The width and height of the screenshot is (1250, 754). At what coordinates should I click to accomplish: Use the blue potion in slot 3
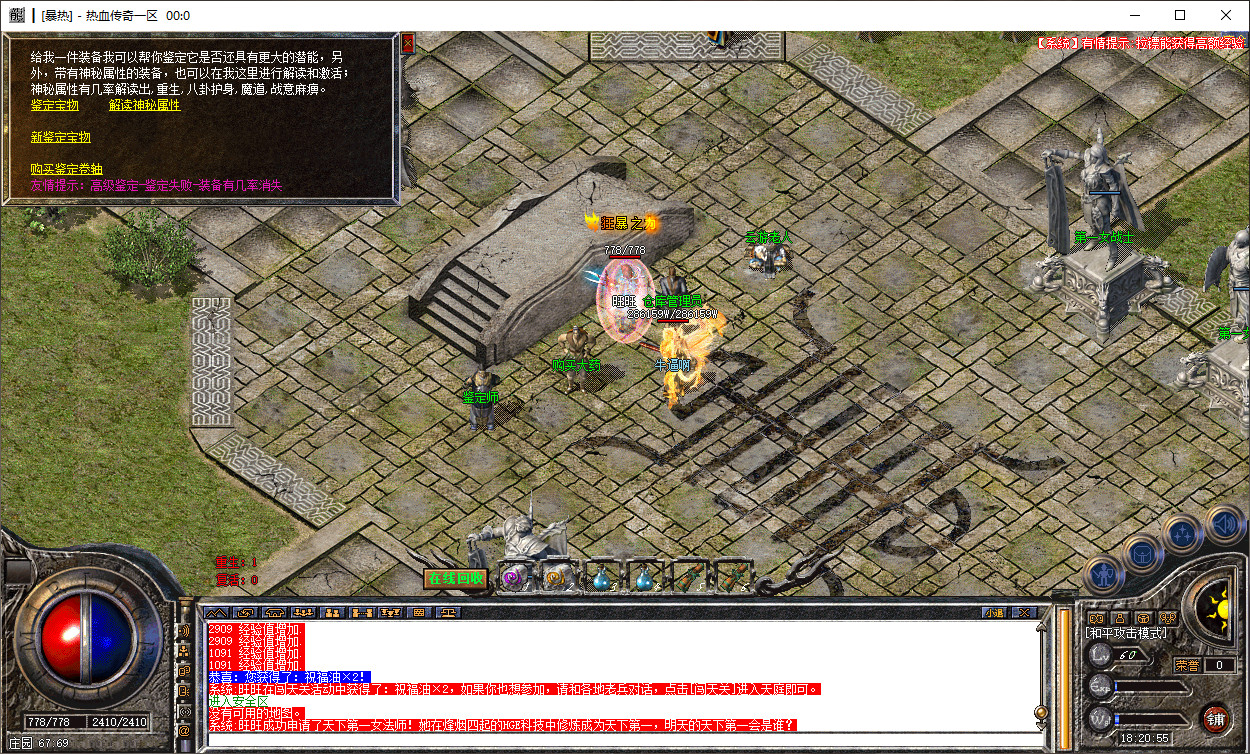[x=602, y=577]
